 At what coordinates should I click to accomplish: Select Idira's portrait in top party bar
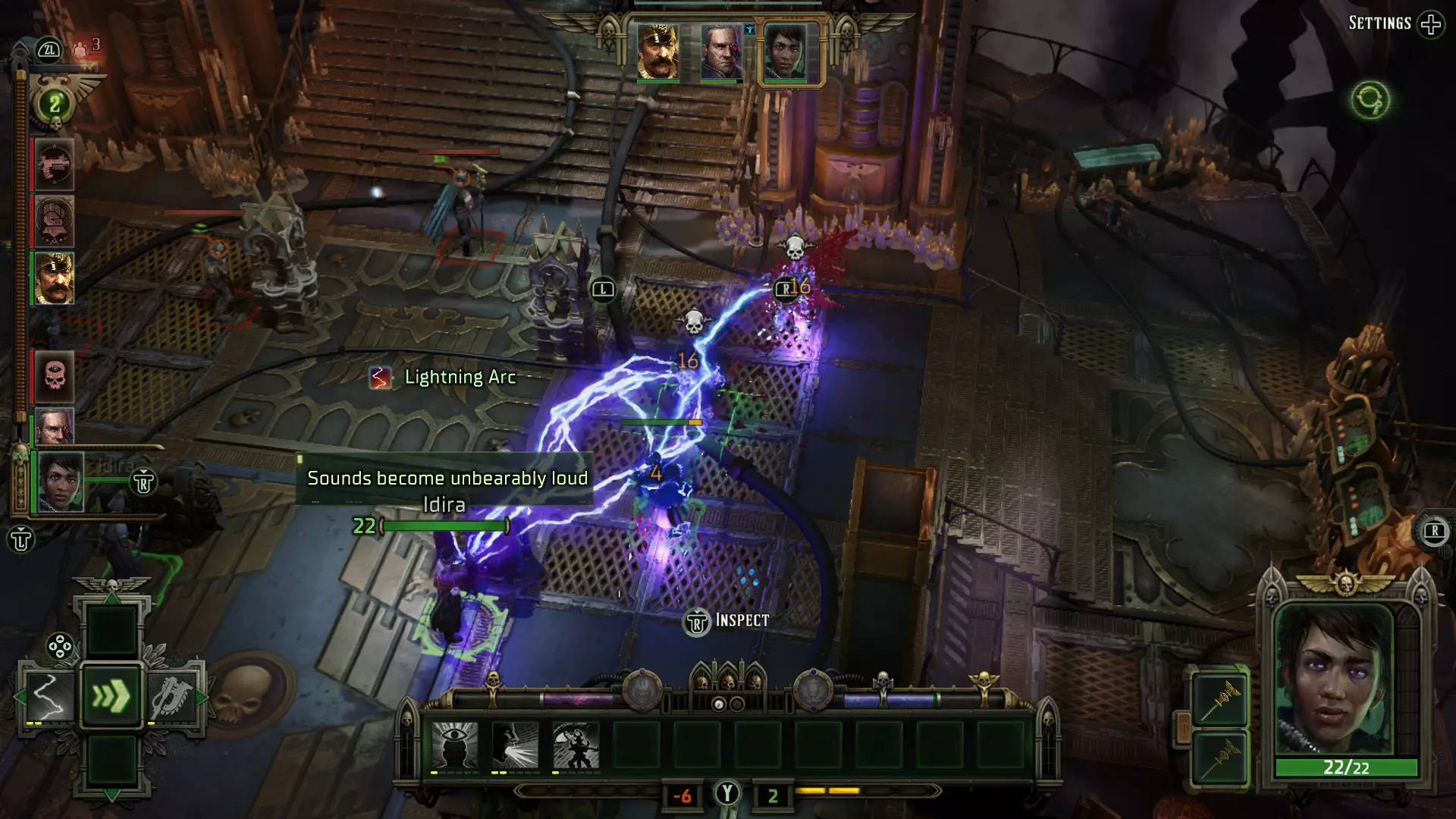click(785, 52)
